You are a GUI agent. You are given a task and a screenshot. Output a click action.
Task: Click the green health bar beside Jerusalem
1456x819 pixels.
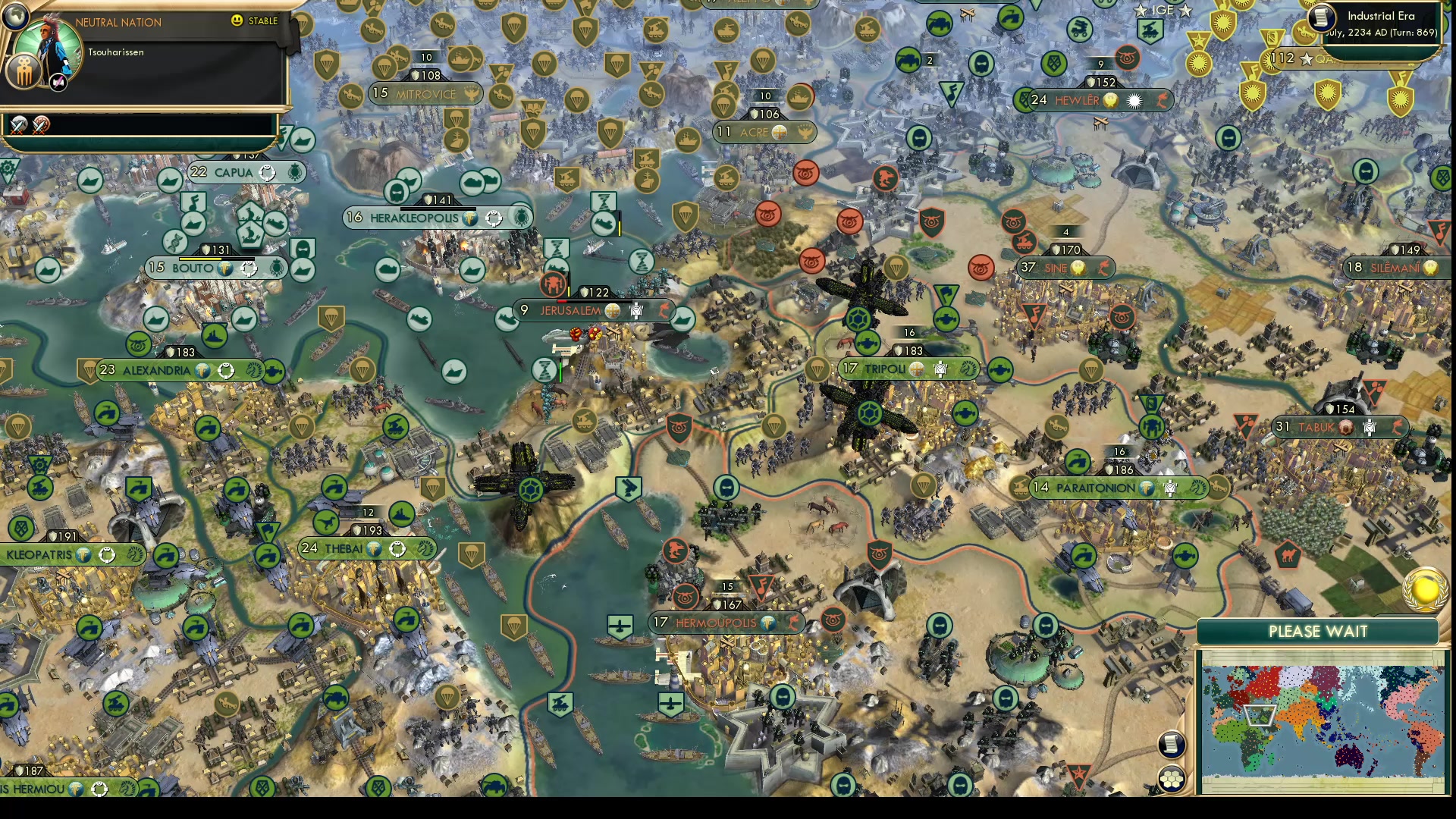[x=559, y=372]
